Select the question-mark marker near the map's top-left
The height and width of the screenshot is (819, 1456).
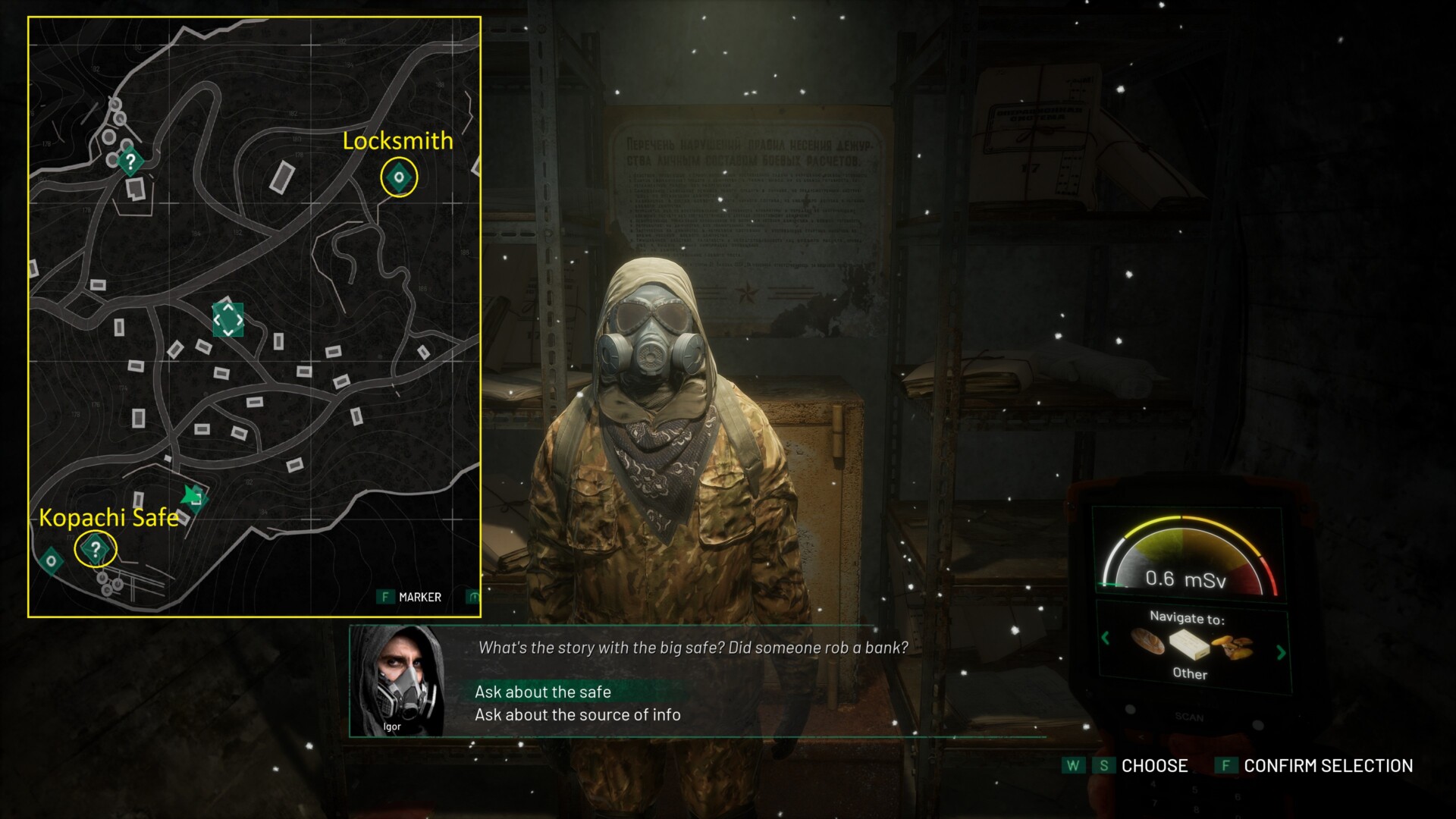point(130,161)
